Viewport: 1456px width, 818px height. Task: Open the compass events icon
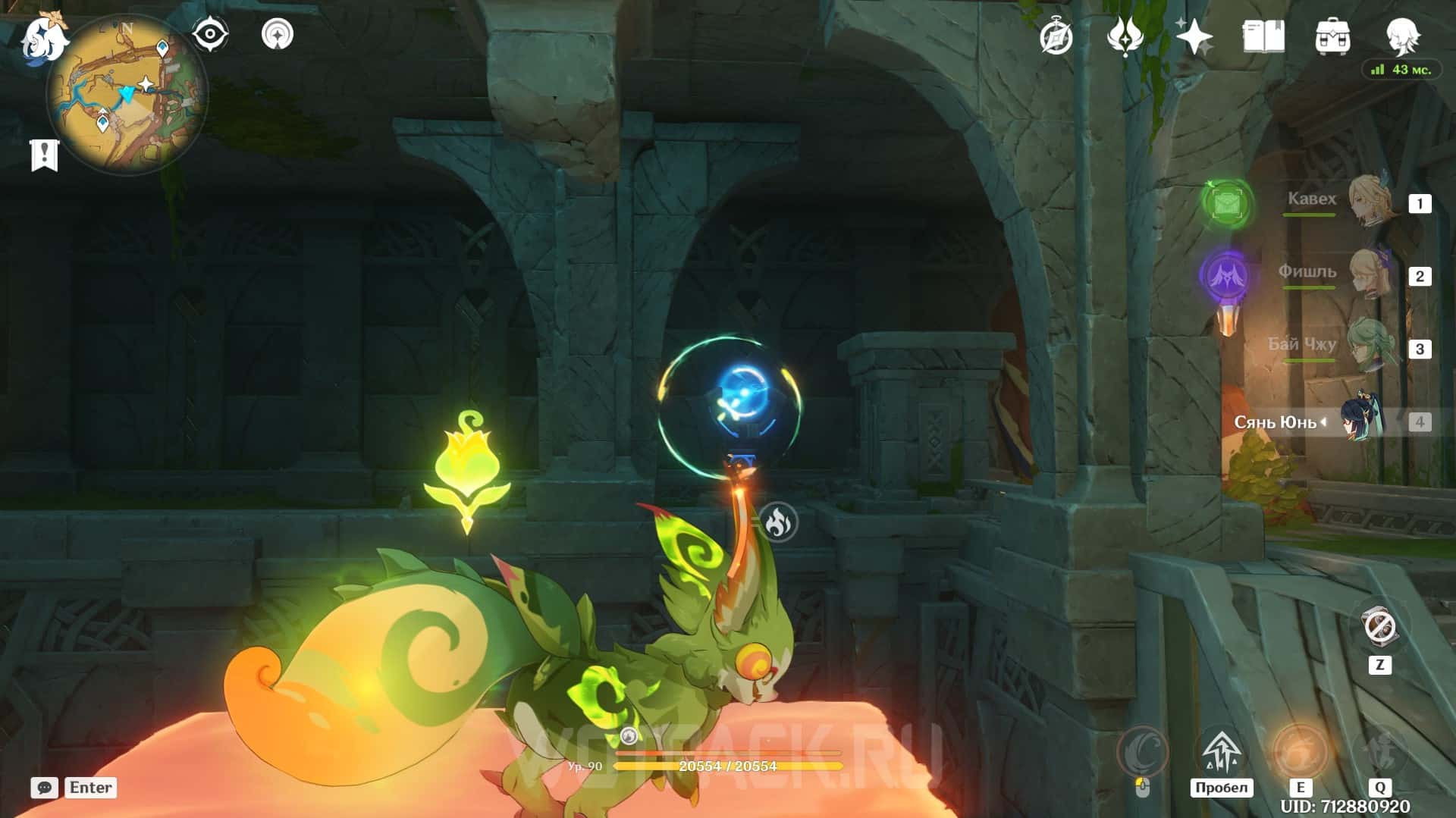[1056, 36]
